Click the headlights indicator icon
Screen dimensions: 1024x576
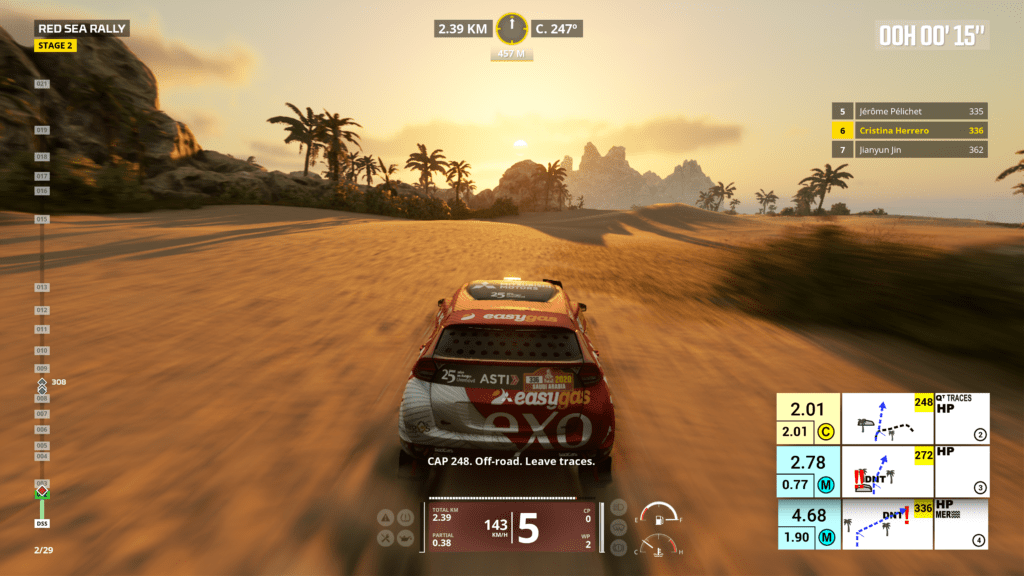click(x=618, y=507)
